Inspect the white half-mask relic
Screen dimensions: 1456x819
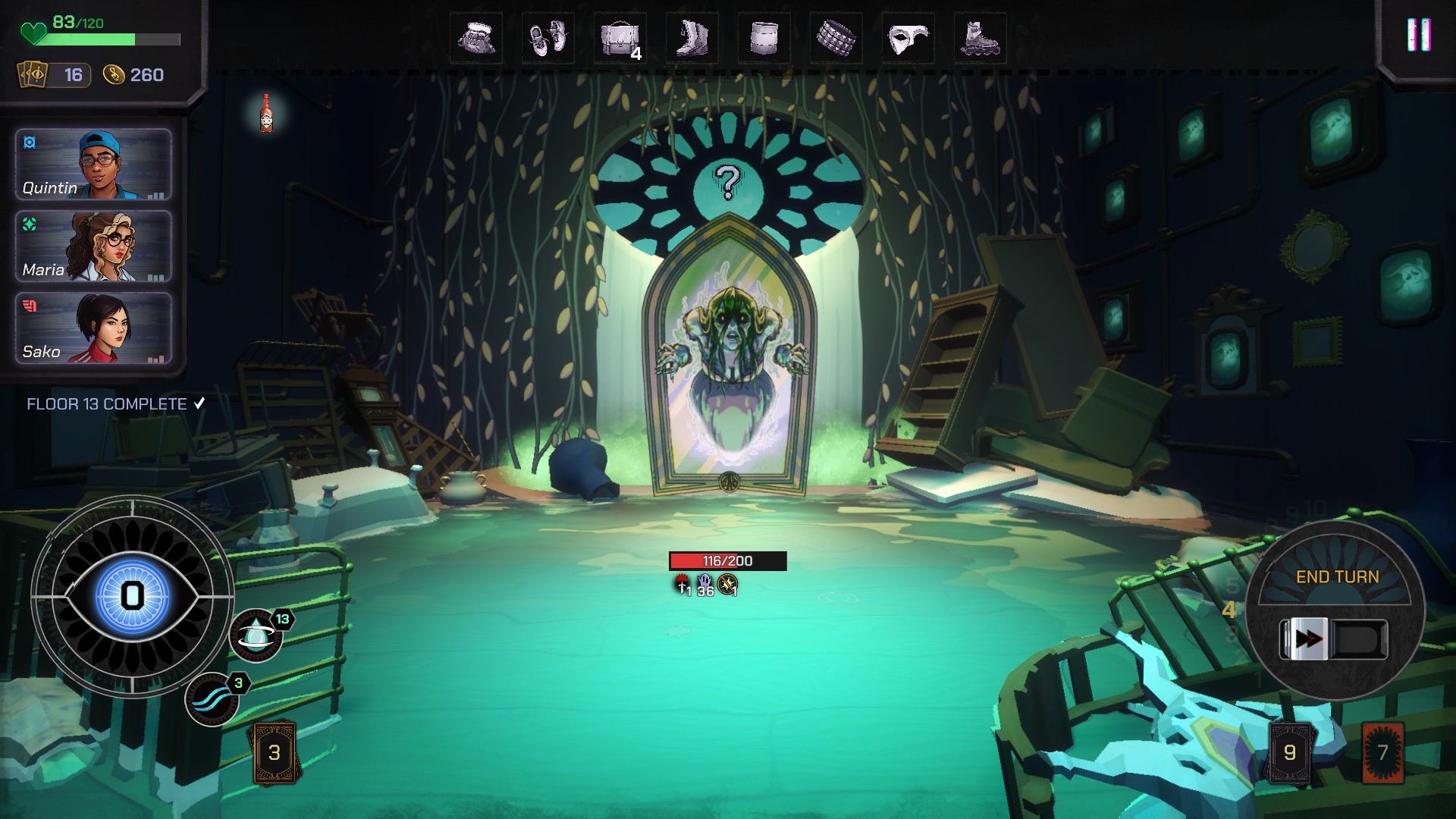coord(908,38)
